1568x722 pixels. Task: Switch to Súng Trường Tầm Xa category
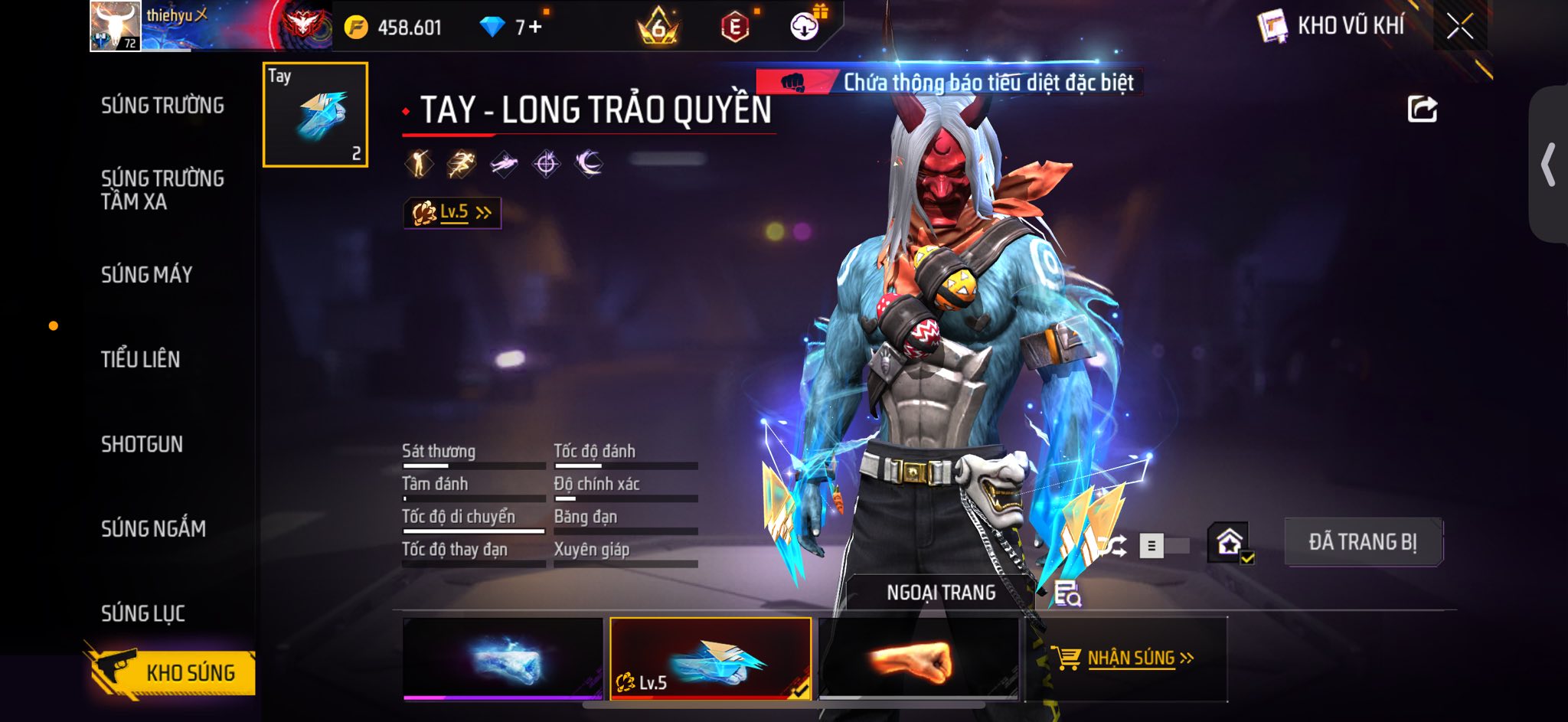[162, 190]
